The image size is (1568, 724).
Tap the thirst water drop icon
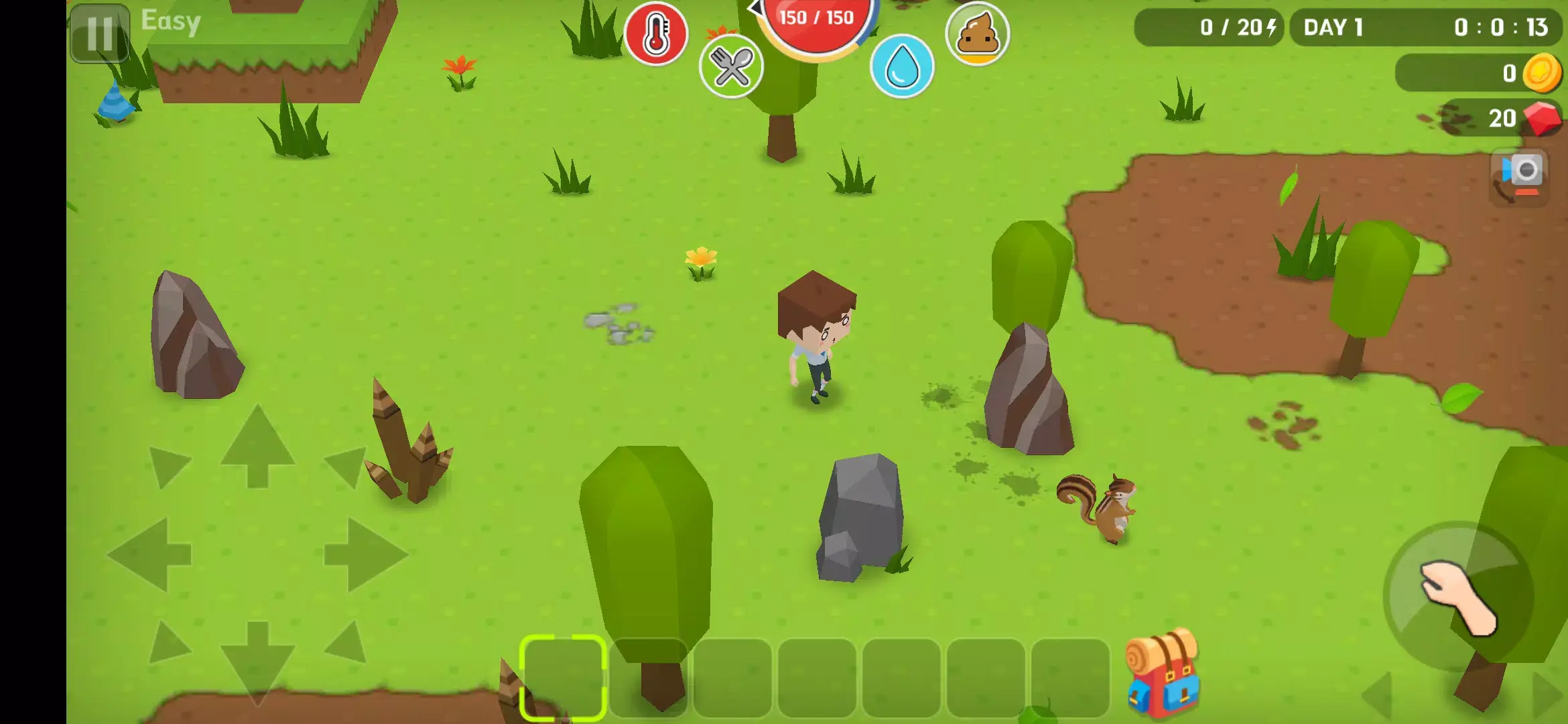coord(901,66)
